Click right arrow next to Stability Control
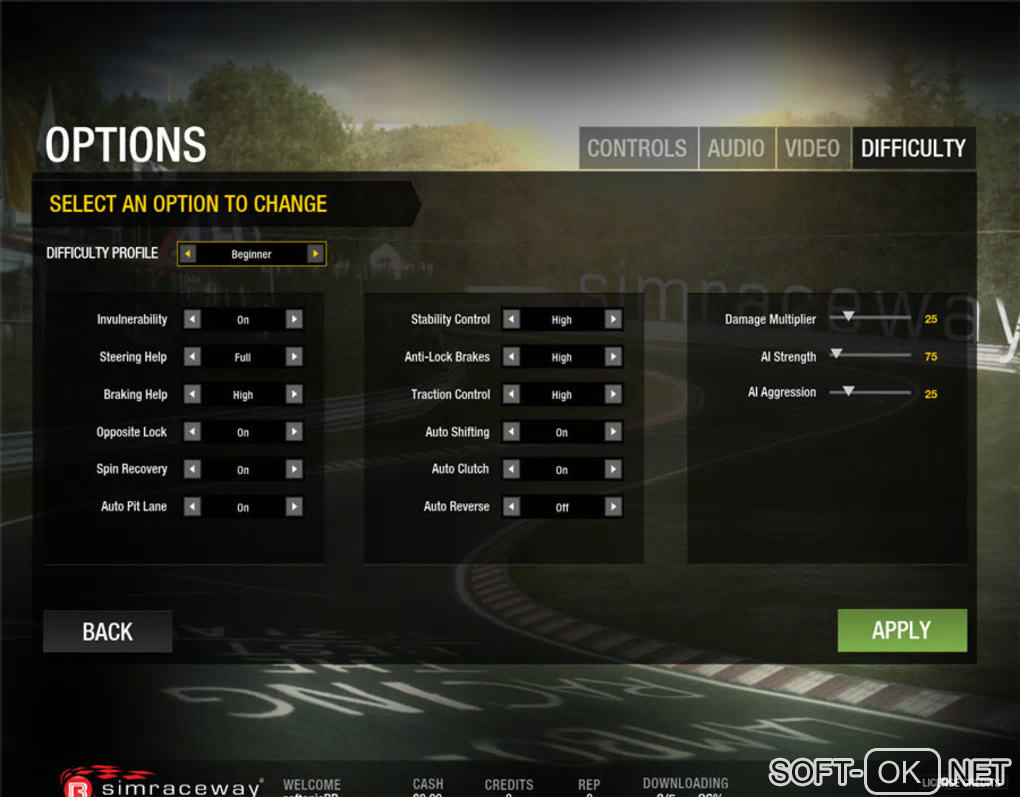The width and height of the screenshot is (1020, 797). click(613, 320)
